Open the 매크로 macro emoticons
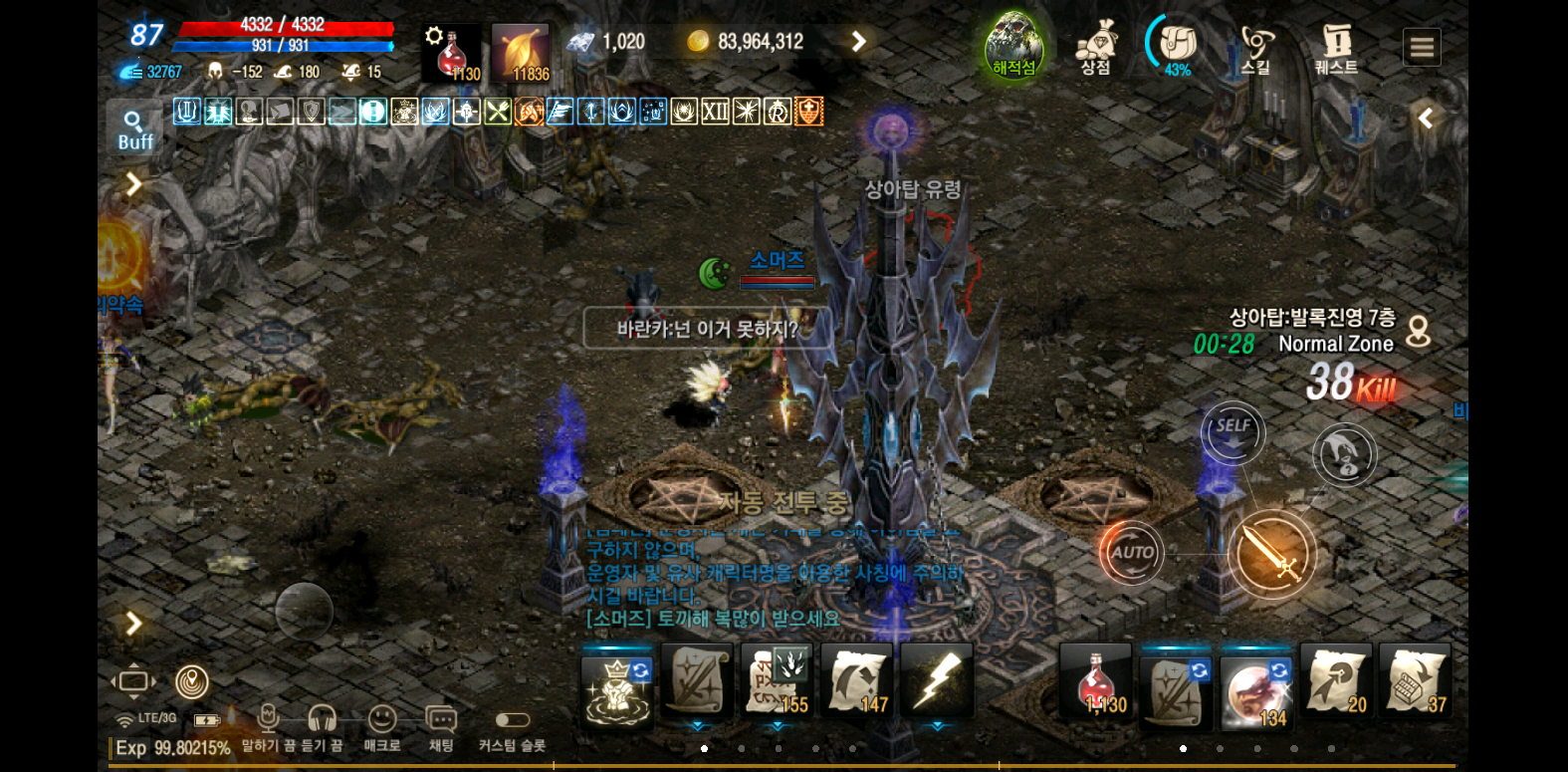The width and height of the screenshot is (1568, 772). point(382,727)
